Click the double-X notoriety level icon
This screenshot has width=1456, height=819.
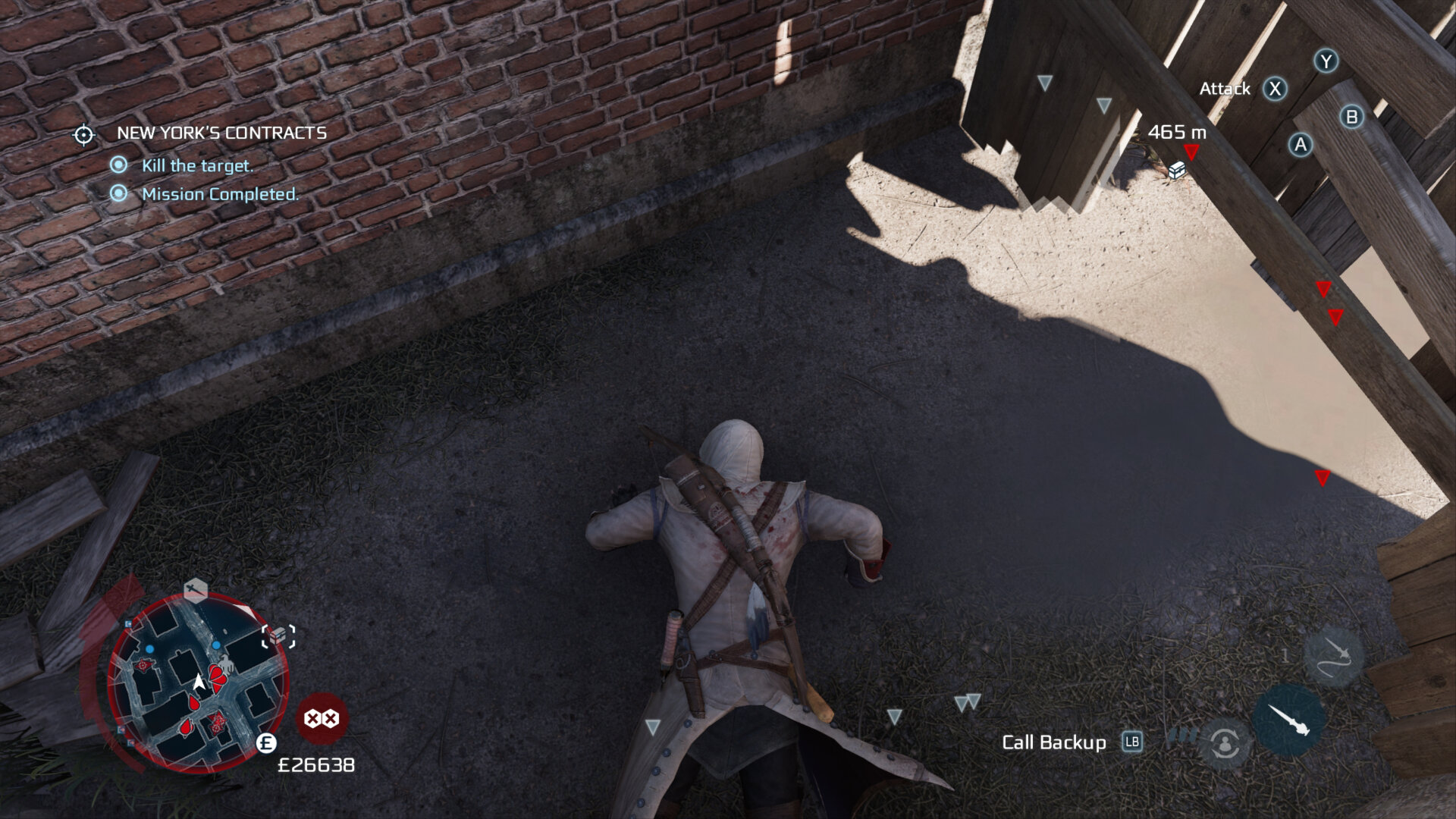point(322,718)
